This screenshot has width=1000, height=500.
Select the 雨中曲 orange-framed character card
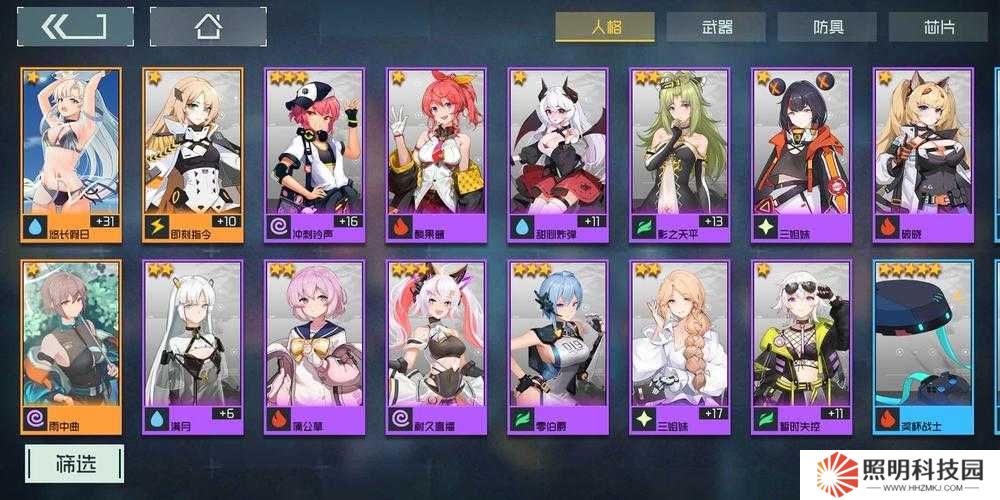click(x=71, y=347)
